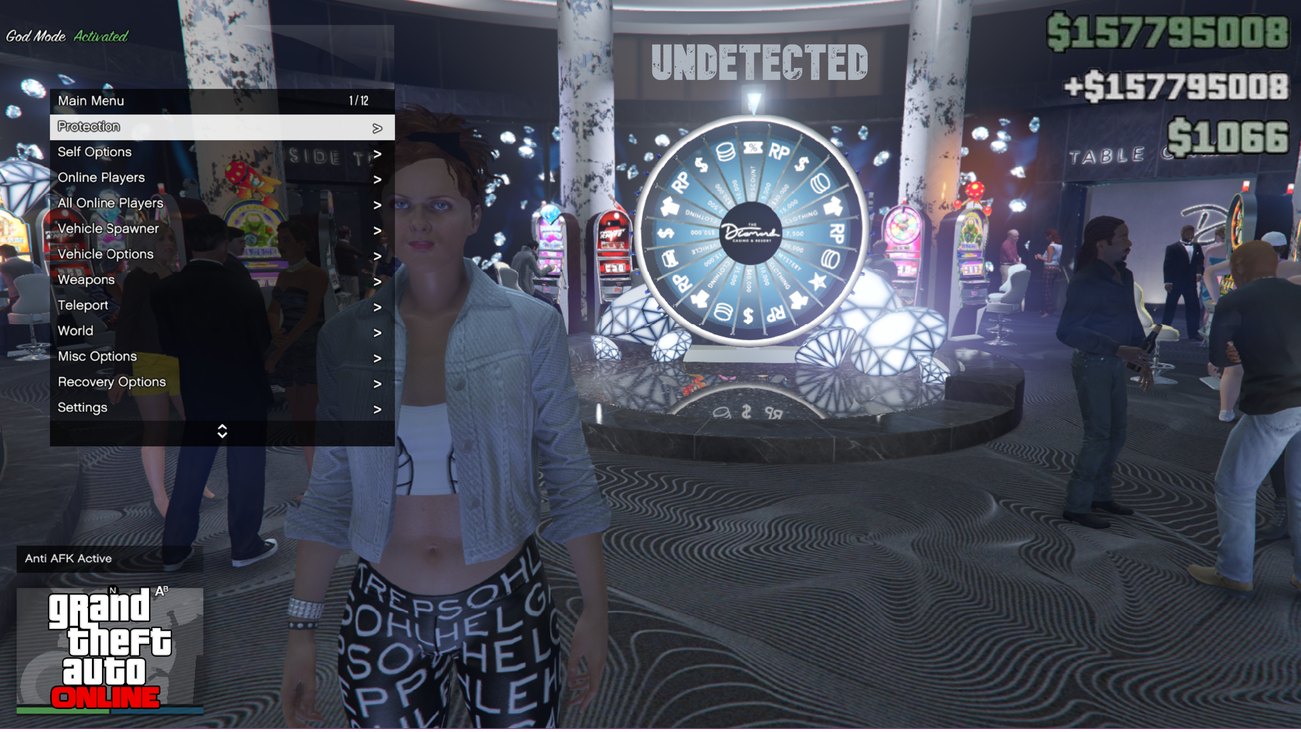This screenshot has height=732, width=1301.
Task: Choose All Online Players option
Action: 221,204
